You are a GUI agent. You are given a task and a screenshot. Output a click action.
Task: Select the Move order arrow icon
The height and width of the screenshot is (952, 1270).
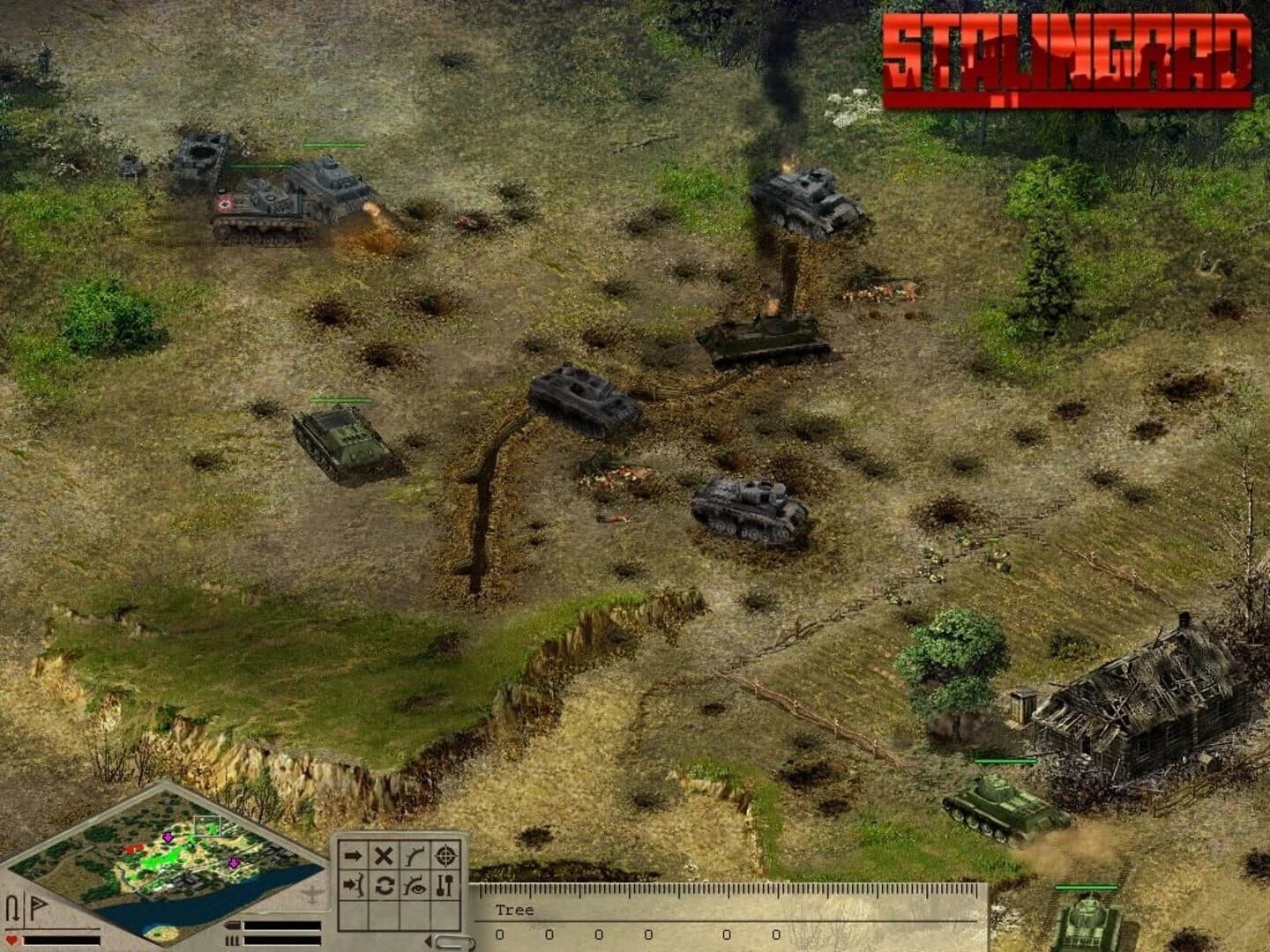[x=353, y=855]
